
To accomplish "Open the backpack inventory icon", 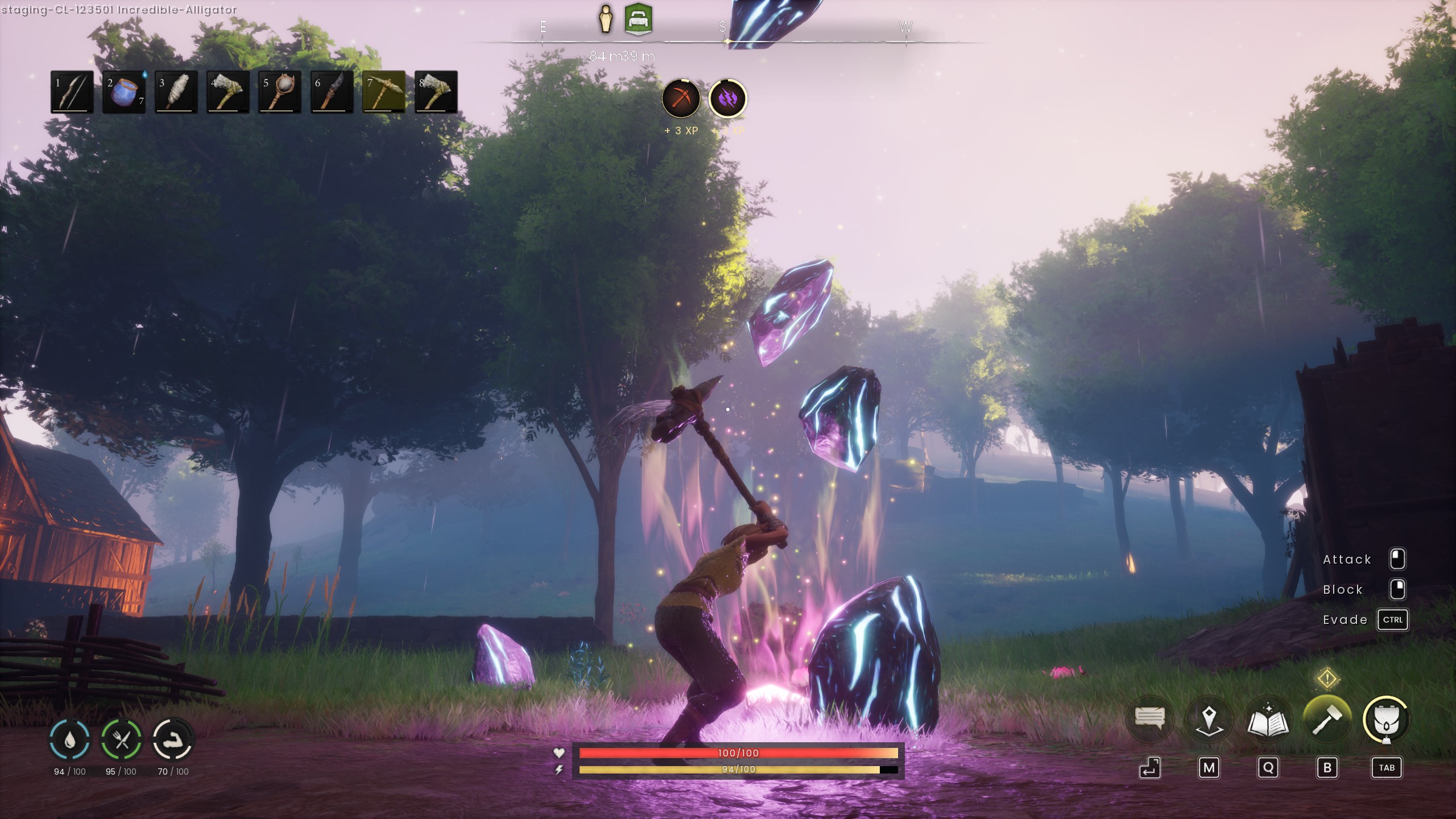I will tap(1386, 719).
